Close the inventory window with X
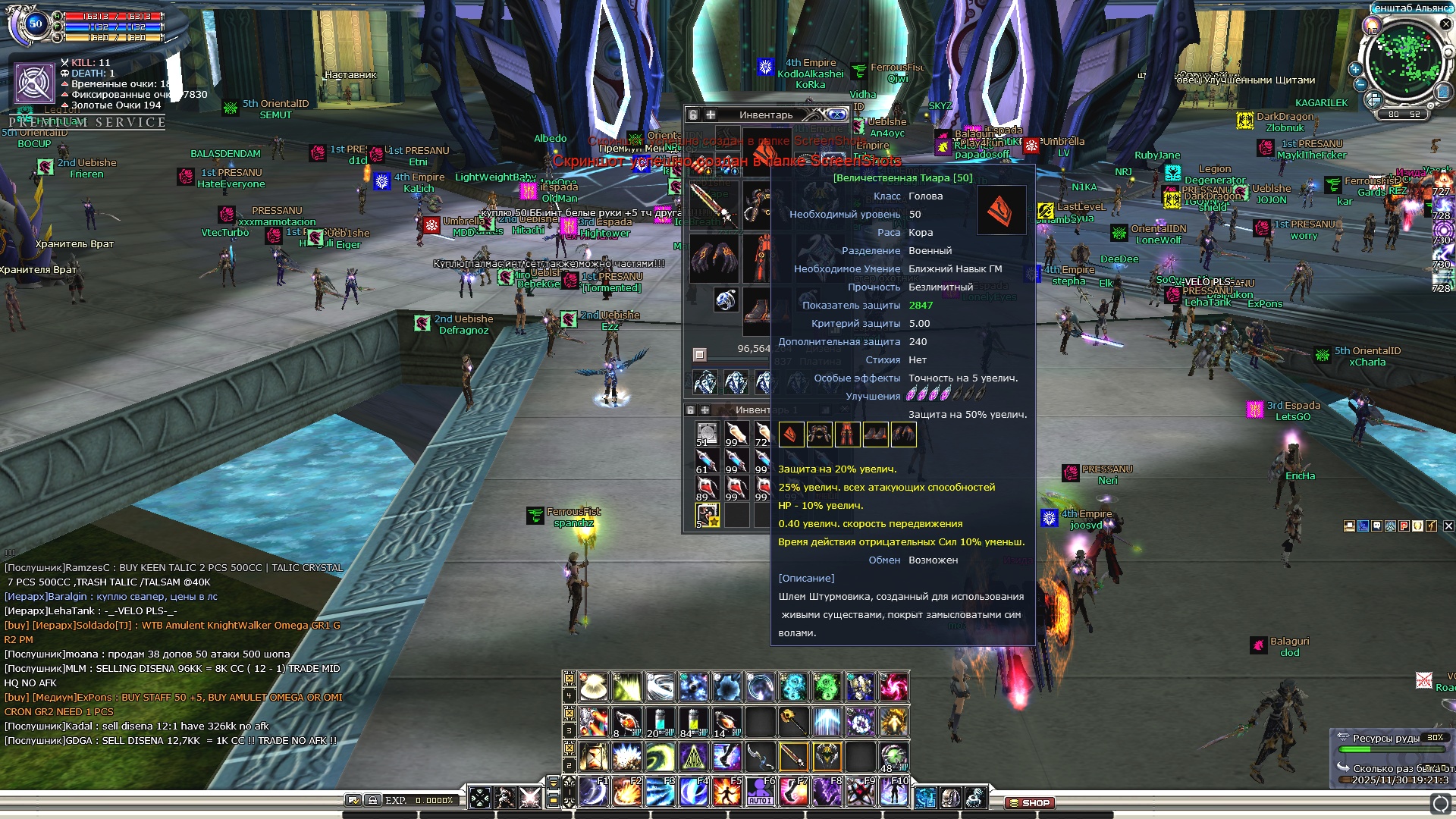This screenshot has height=819, width=1456. tap(837, 115)
